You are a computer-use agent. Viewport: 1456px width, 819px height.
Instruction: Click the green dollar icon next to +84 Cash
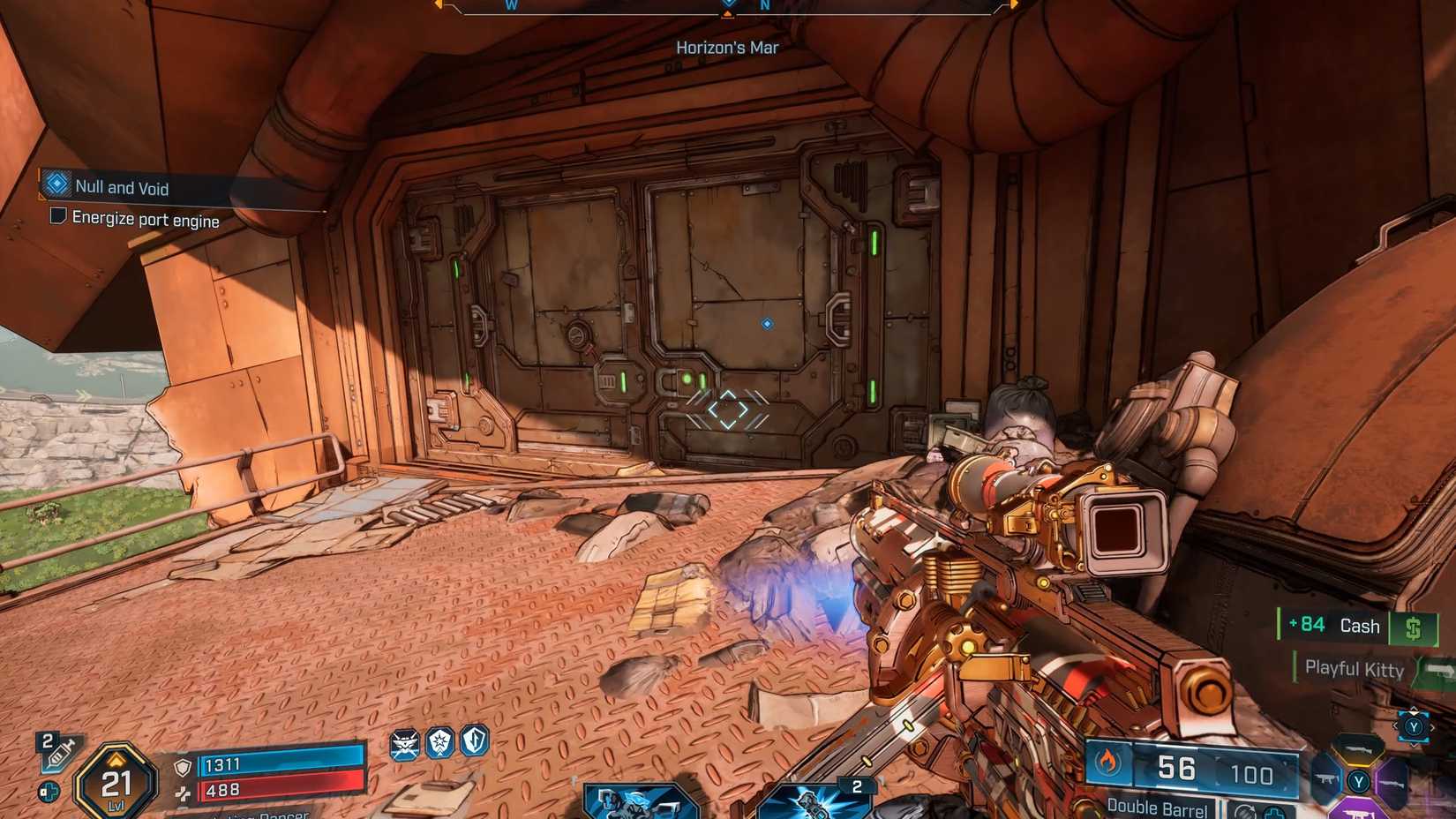[x=1415, y=627]
